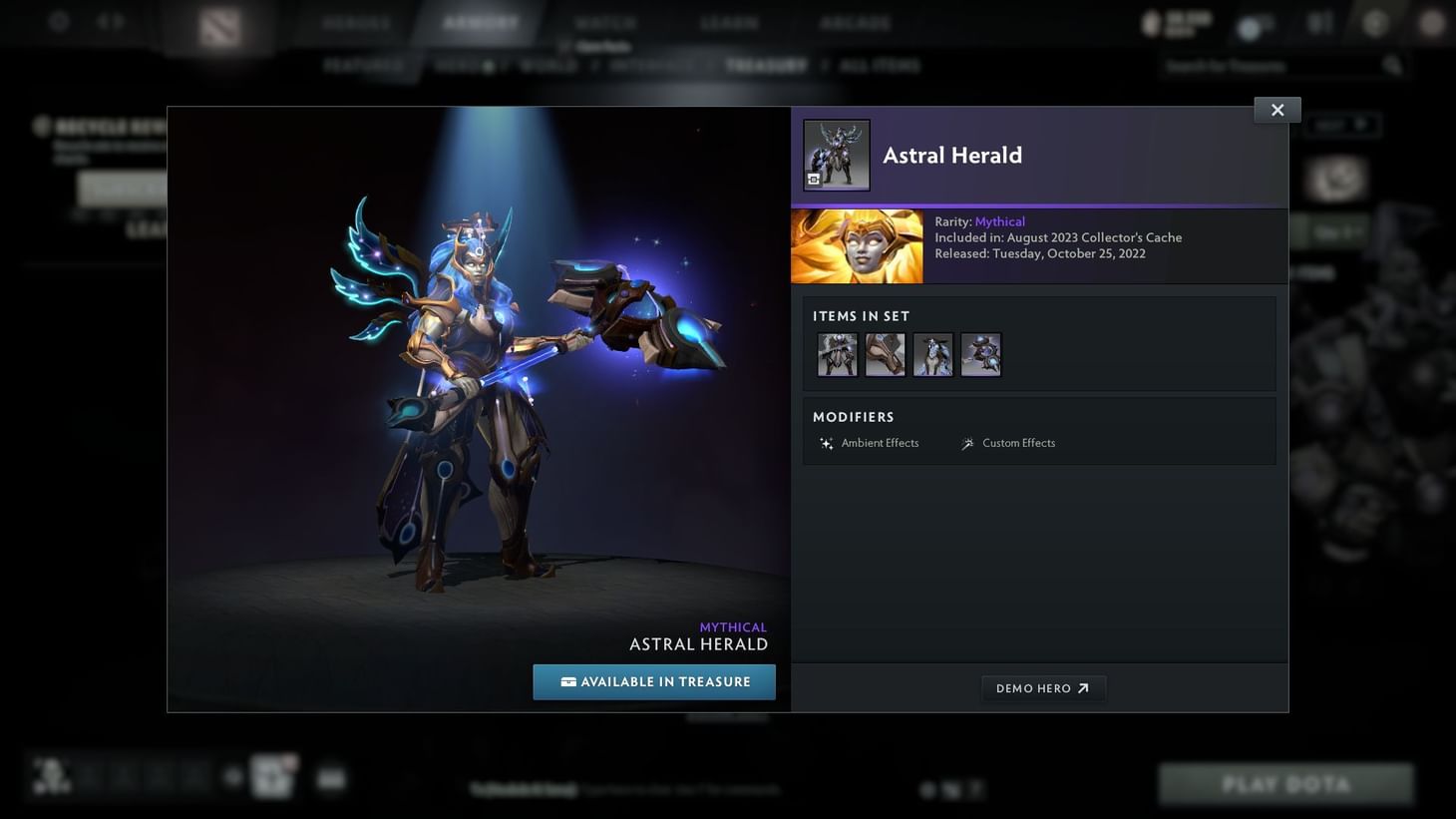Click the Mythical rarity link
Screen dimensions: 1456x819
point(998,220)
